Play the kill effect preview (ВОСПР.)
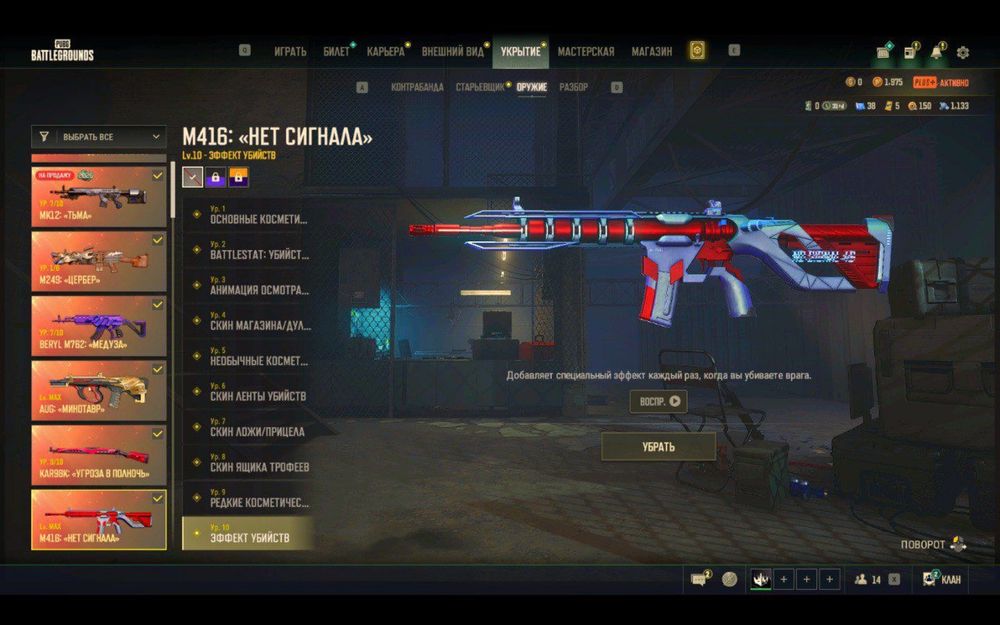This screenshot has width=1000, height=625. pyautogui.click(x=659, y=401)
